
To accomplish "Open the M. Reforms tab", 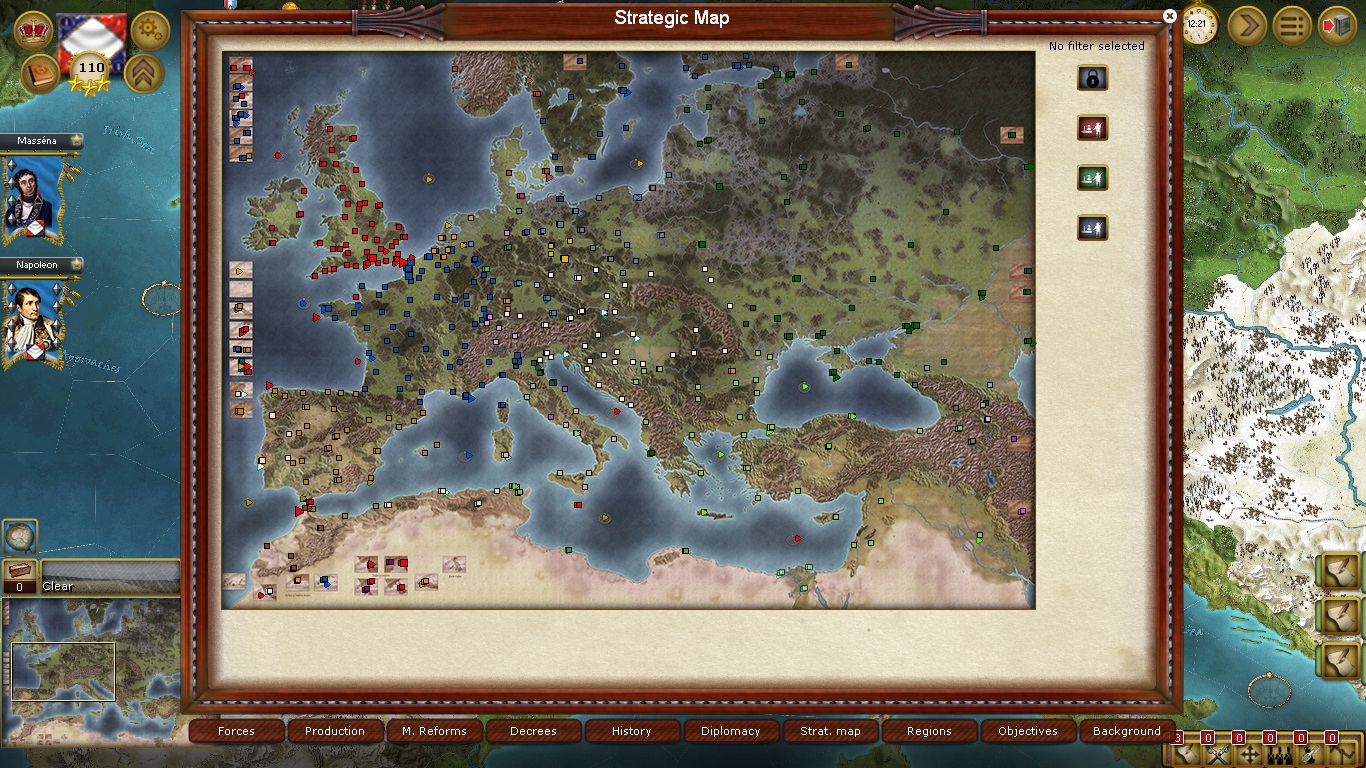I will pos(434,731).
